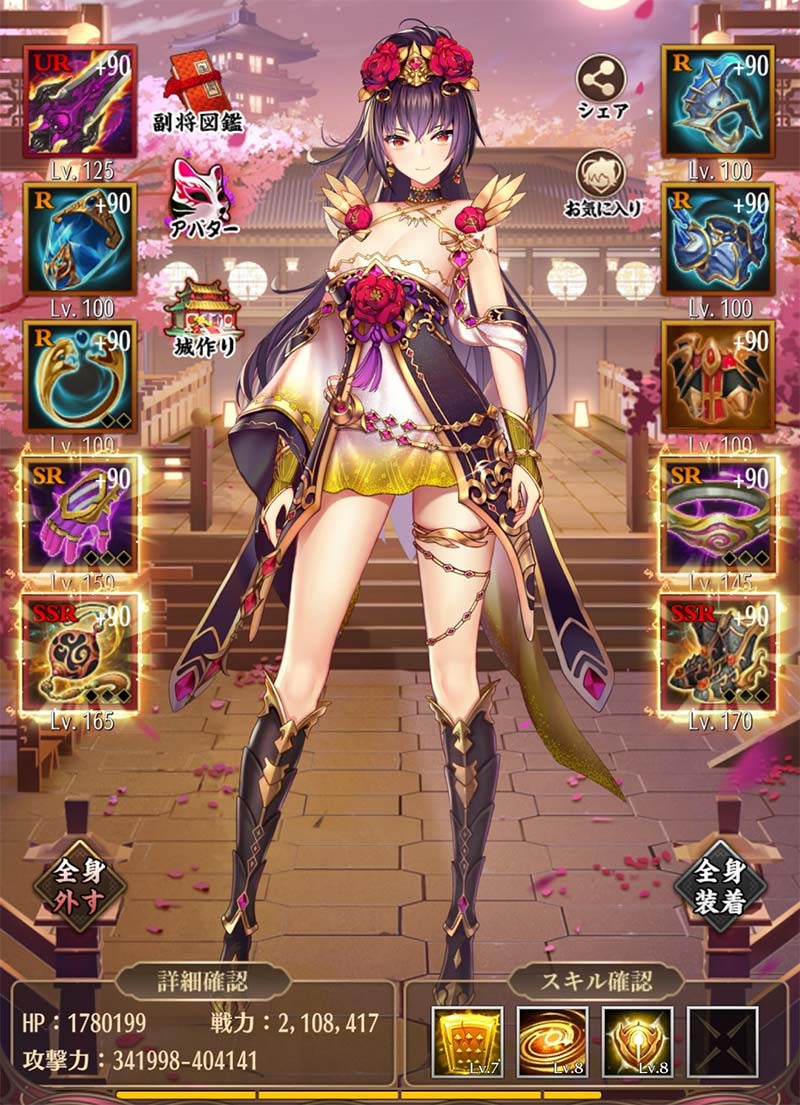
Task: Select the fiery swirl Lv.8 skill
Action: pyautogui.click(x=552, y=1042)
